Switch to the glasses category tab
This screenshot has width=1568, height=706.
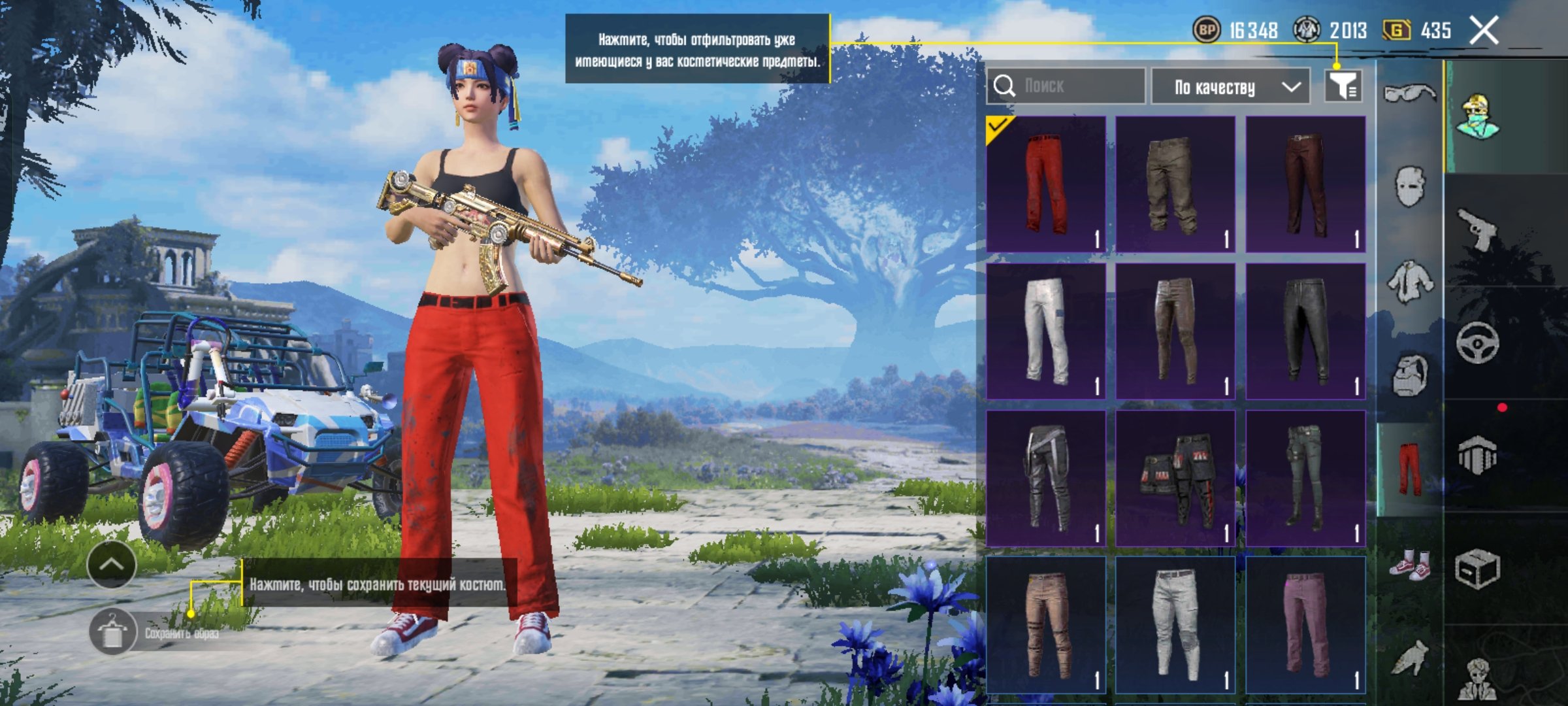coord(1409,94)
